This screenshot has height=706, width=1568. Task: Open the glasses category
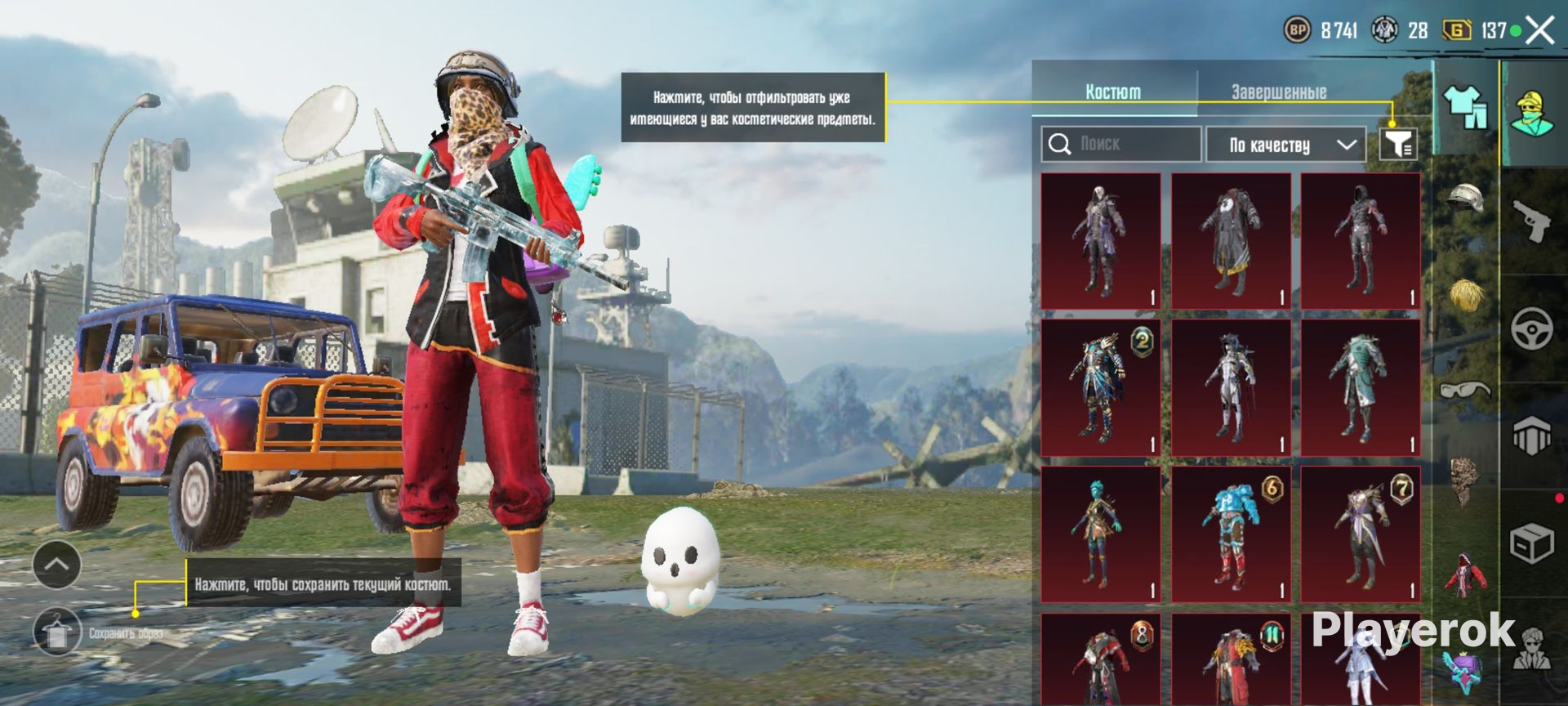tap(1465, 390)
